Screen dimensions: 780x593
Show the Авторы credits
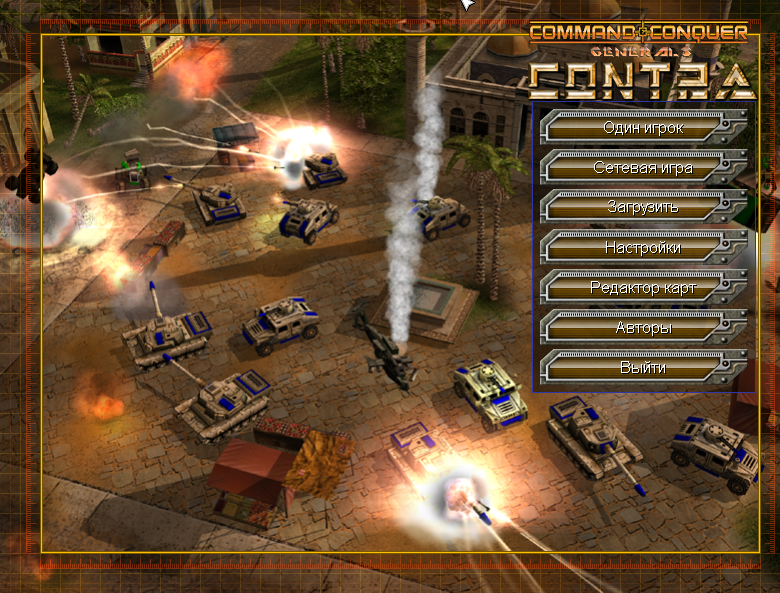[x=642, y=328]
